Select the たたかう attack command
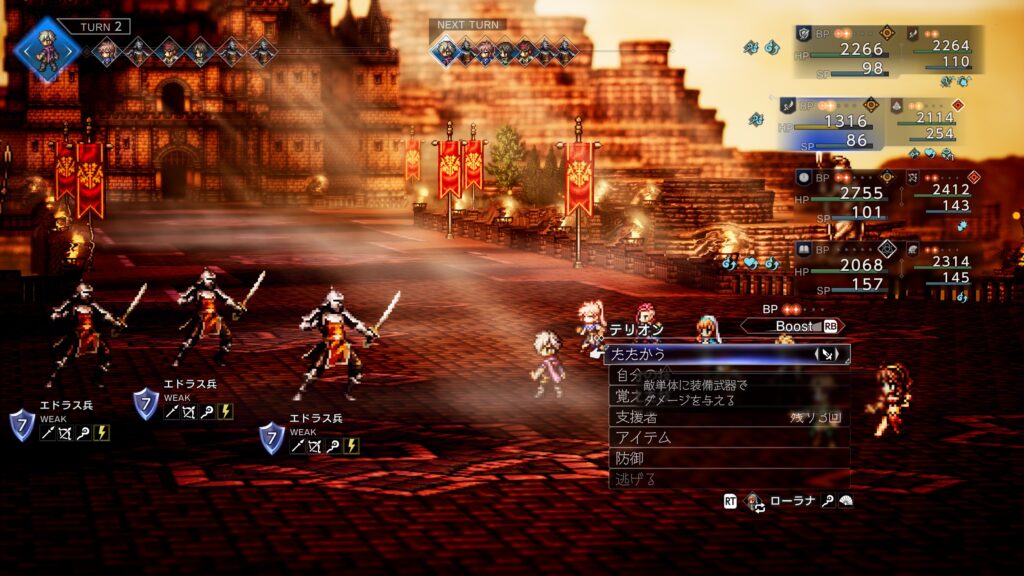1024x576 pixels. 700,354
